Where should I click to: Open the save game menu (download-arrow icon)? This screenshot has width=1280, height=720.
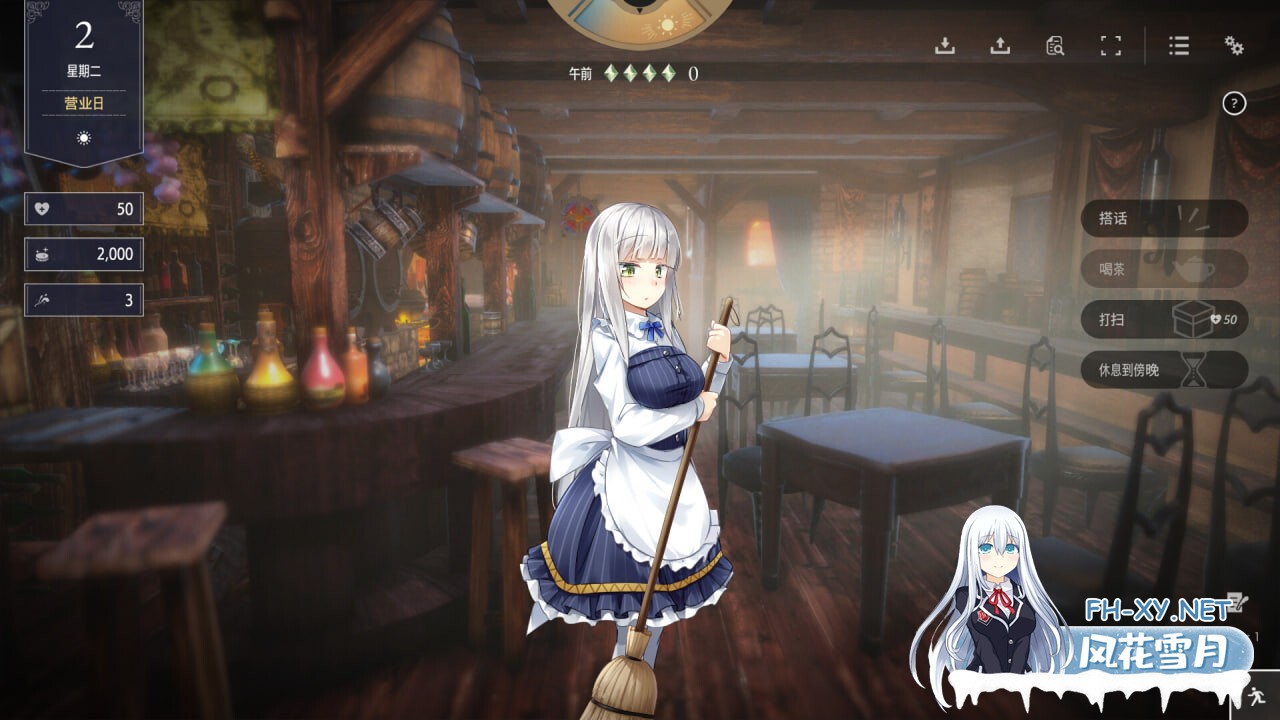pyautogui.click(x=945, y=46)
